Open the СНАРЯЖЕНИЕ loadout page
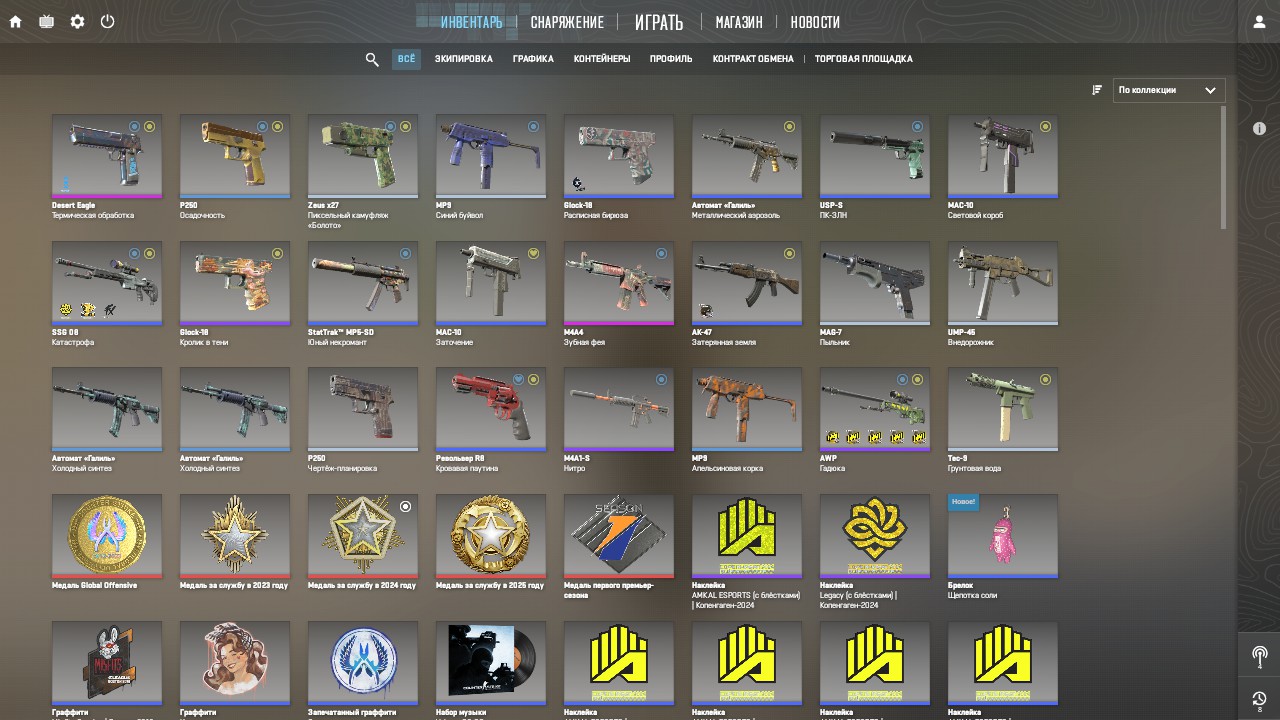This screenshot has height=720, width=1280. (567, 22)
